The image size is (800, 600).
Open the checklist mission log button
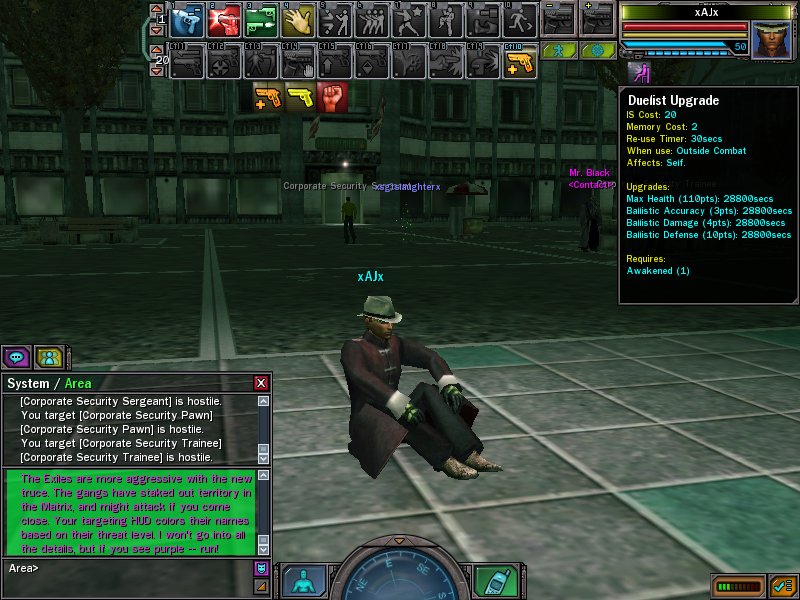[x=784, y=584]
